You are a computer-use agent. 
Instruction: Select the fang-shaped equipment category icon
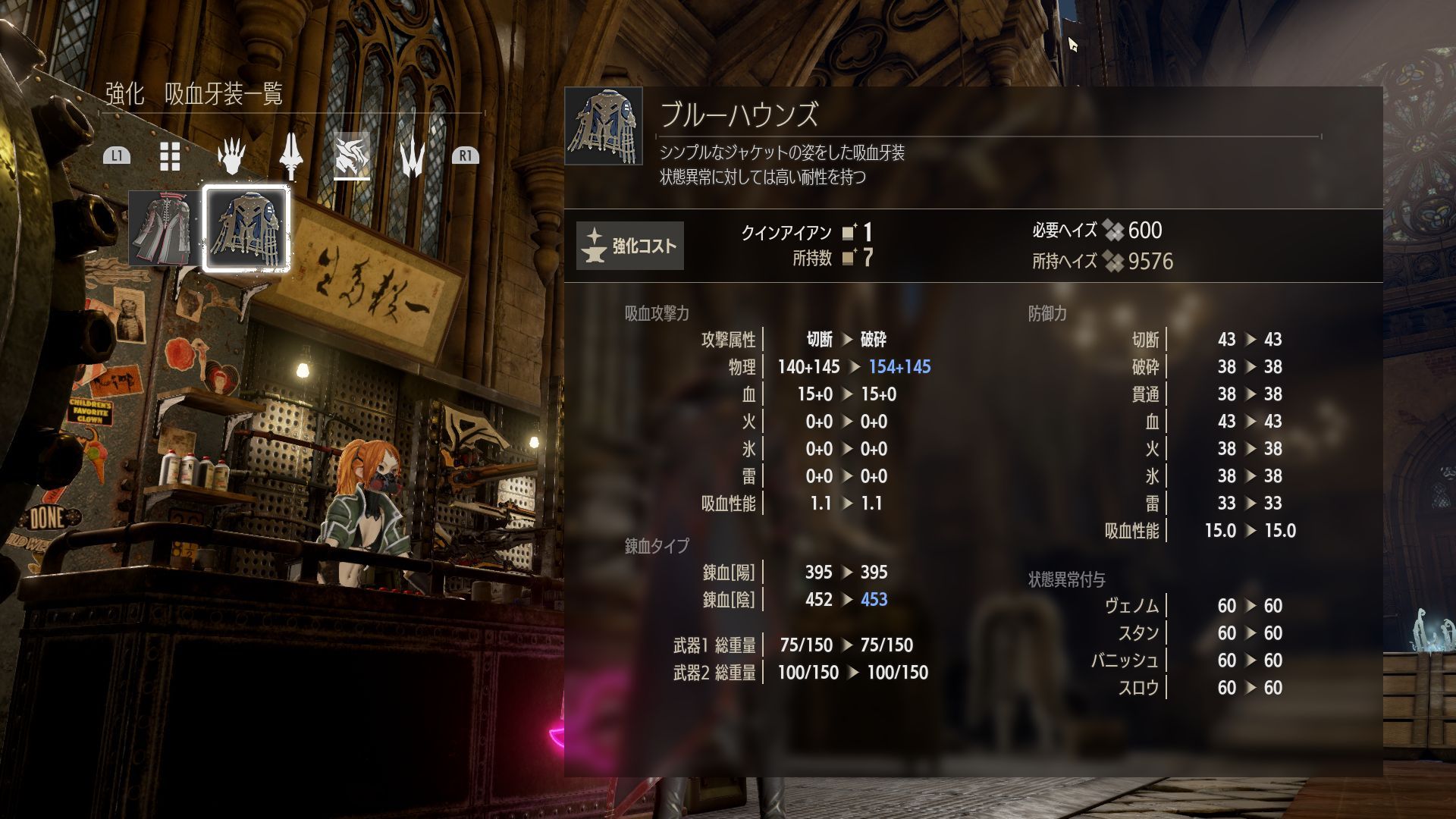410,156
